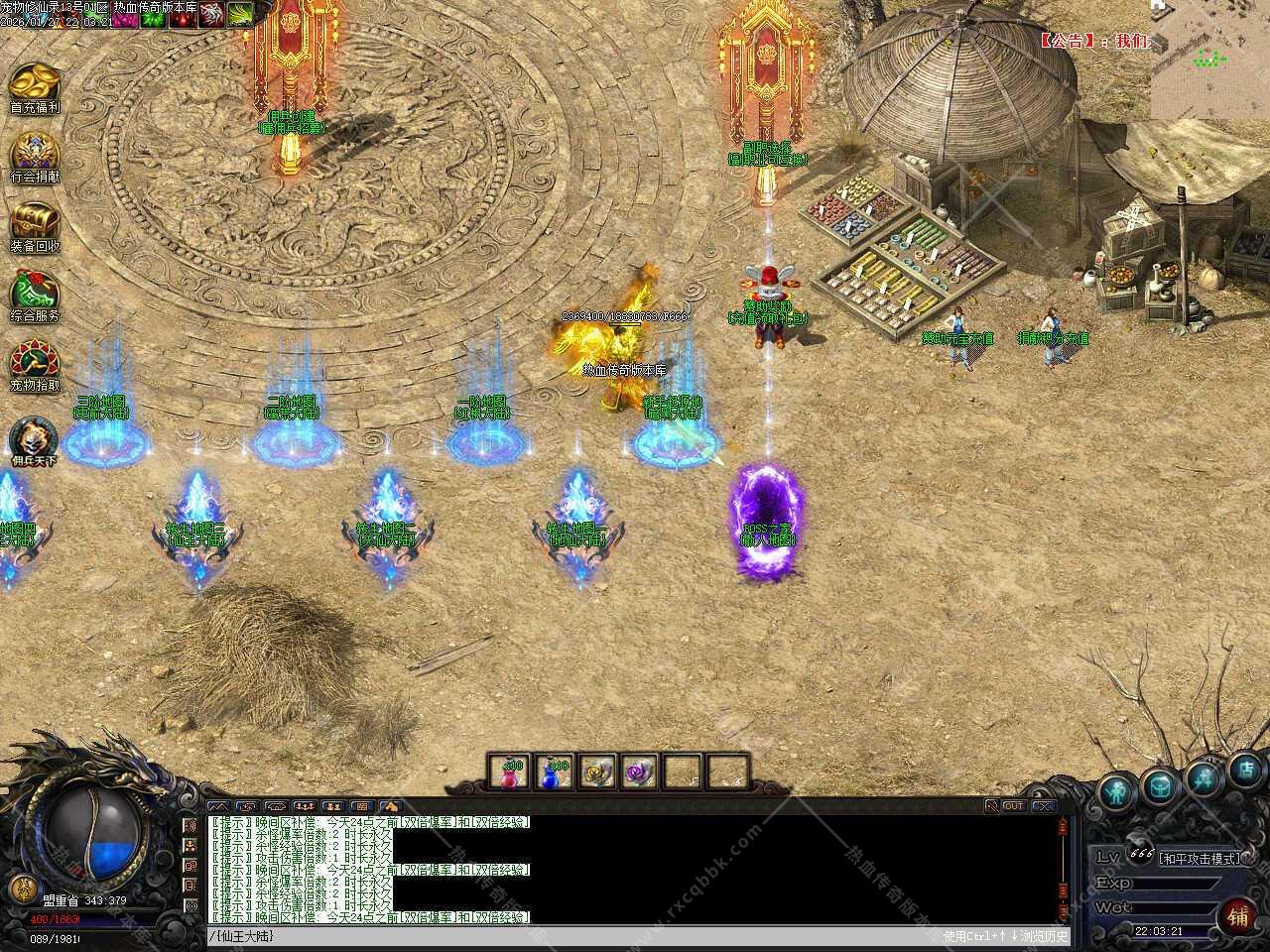Use the red potion in the hotbar
The image size is (1270, 952).
(512, 772)
